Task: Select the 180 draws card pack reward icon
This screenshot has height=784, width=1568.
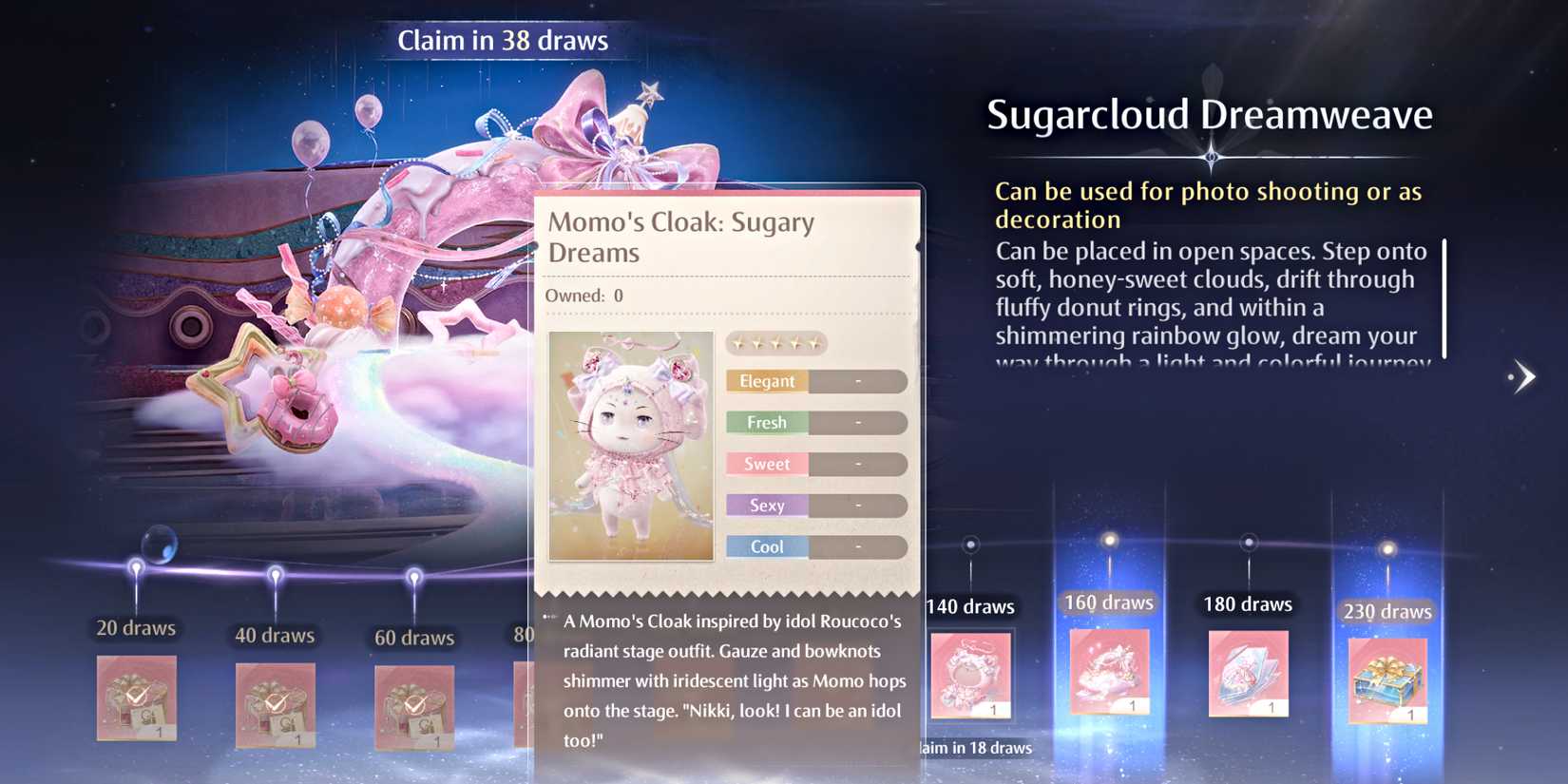Action: [x=1247, y=675]
